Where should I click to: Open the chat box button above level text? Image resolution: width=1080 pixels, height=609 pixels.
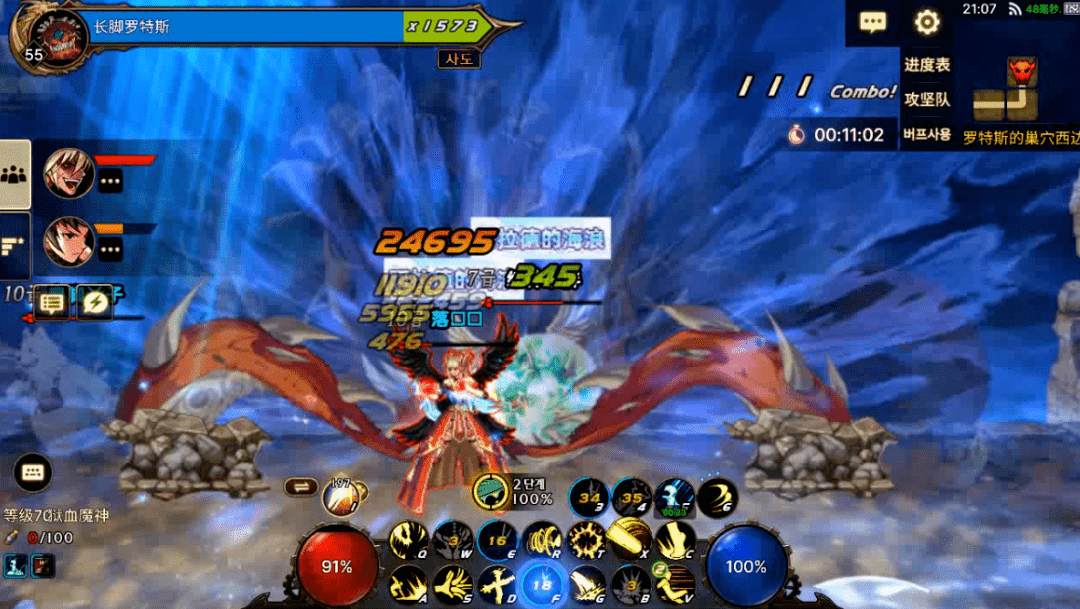coord(32,472)
